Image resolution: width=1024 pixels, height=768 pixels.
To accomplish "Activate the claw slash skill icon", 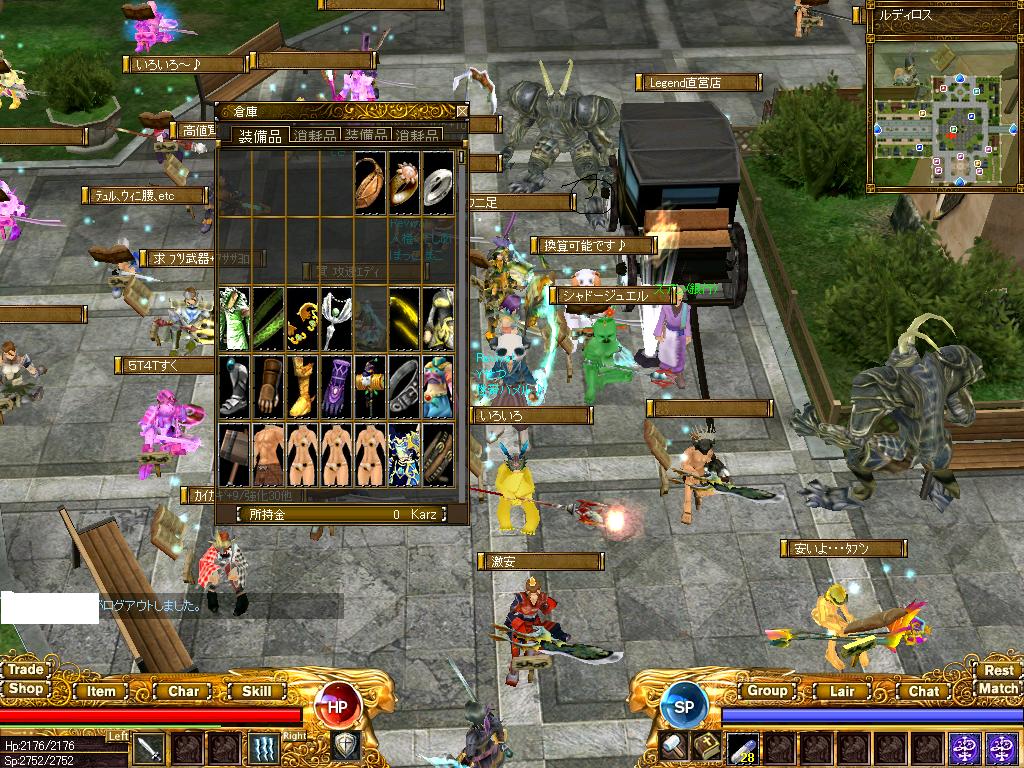I will pos(264,748).
